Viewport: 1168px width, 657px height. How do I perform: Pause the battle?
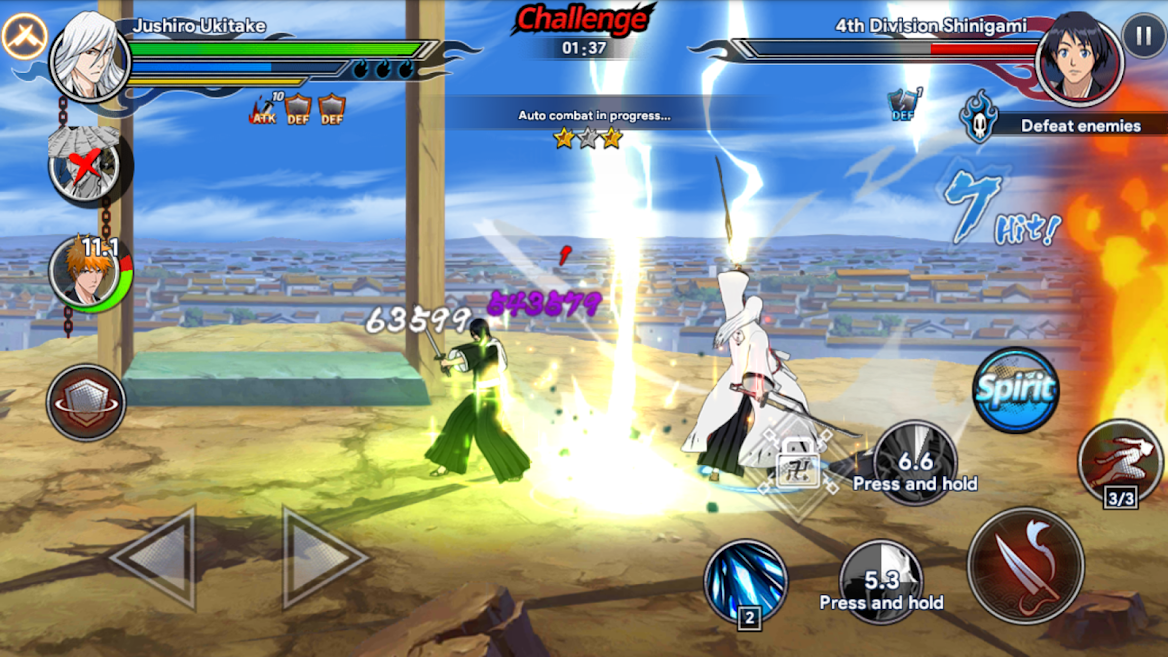[1143, 36]
